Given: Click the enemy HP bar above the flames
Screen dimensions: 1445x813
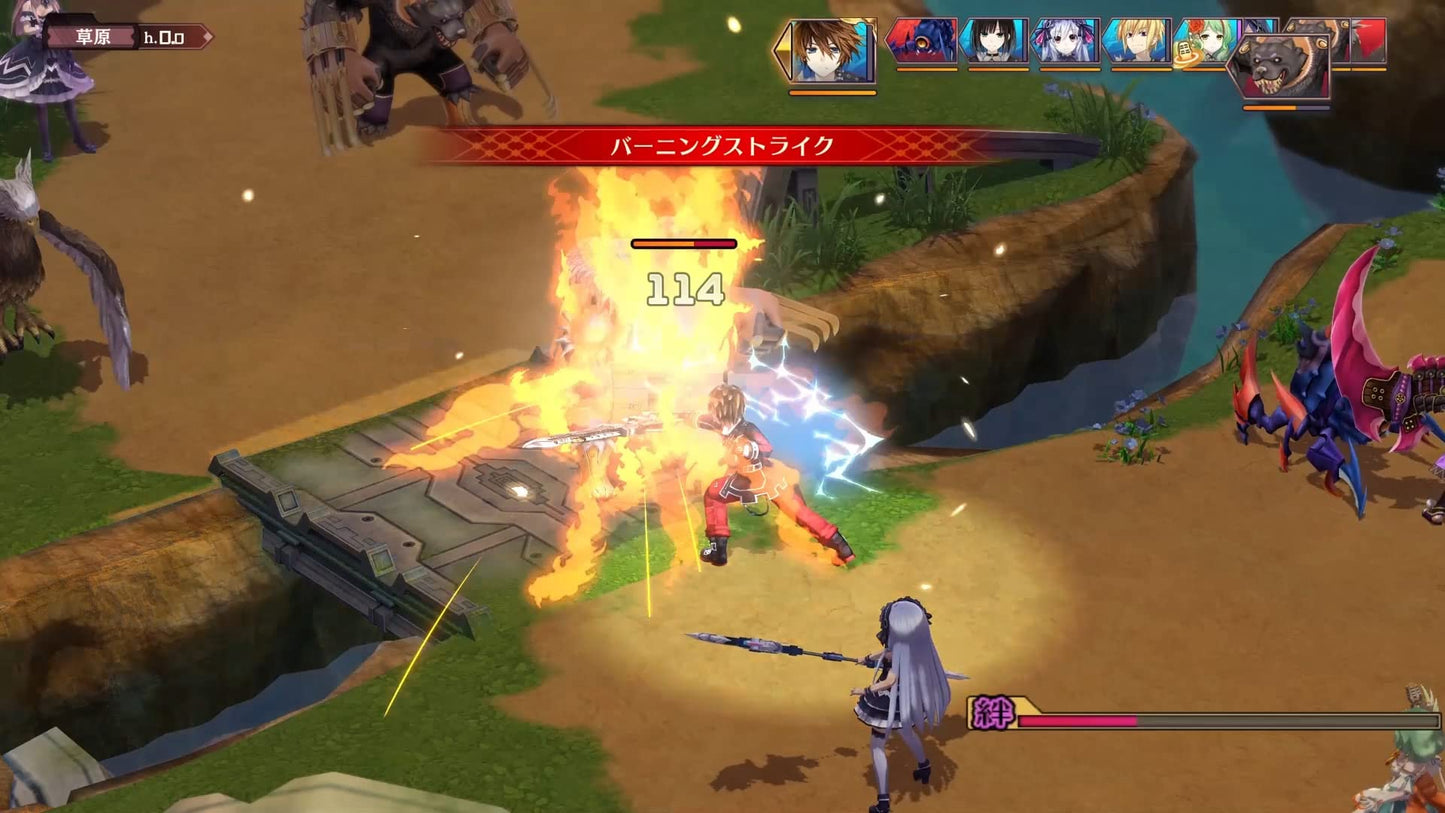Looking at the screenshot, I should [x=683, y=242].
